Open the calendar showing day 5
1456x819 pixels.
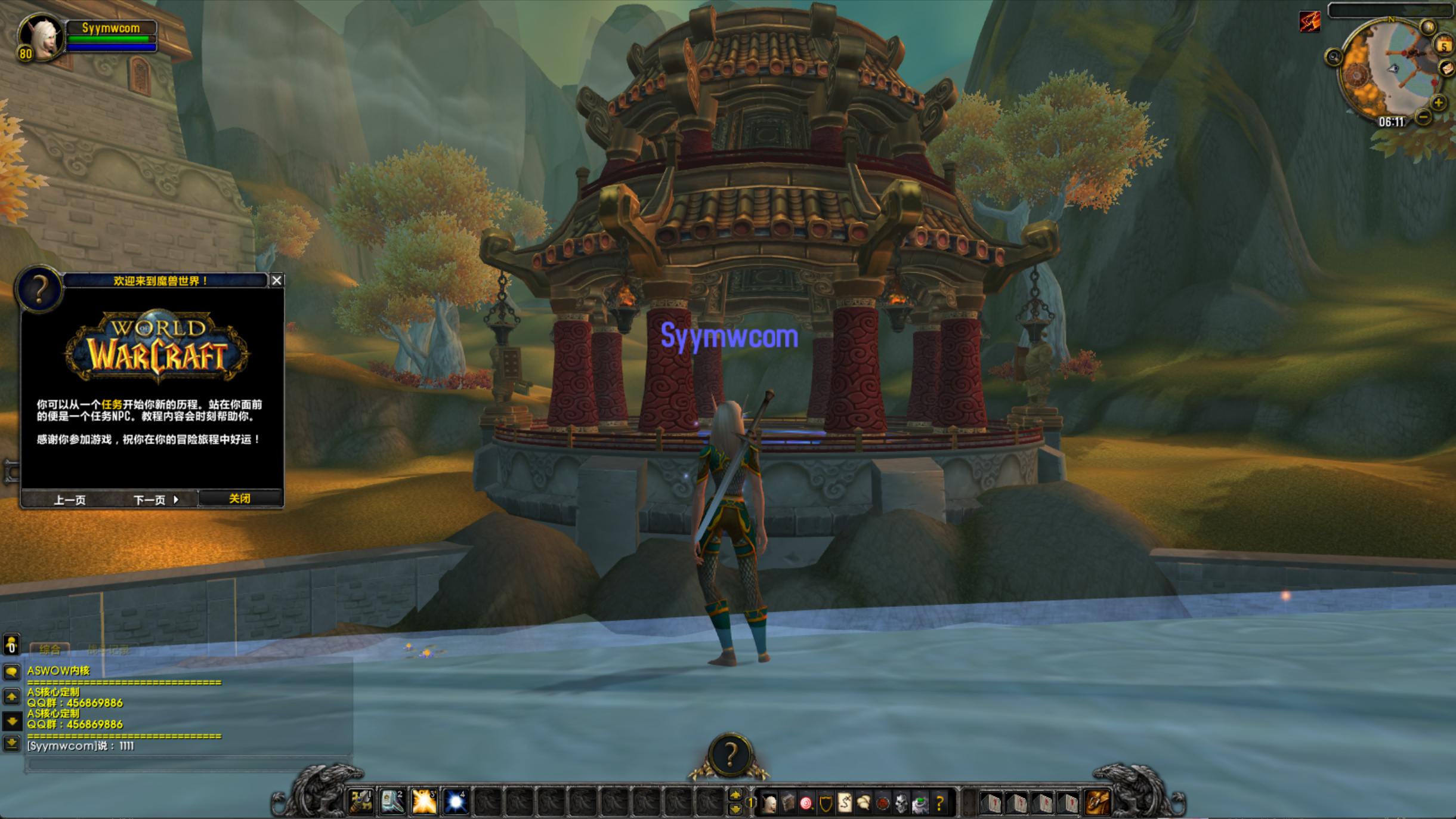[1443, 46]
